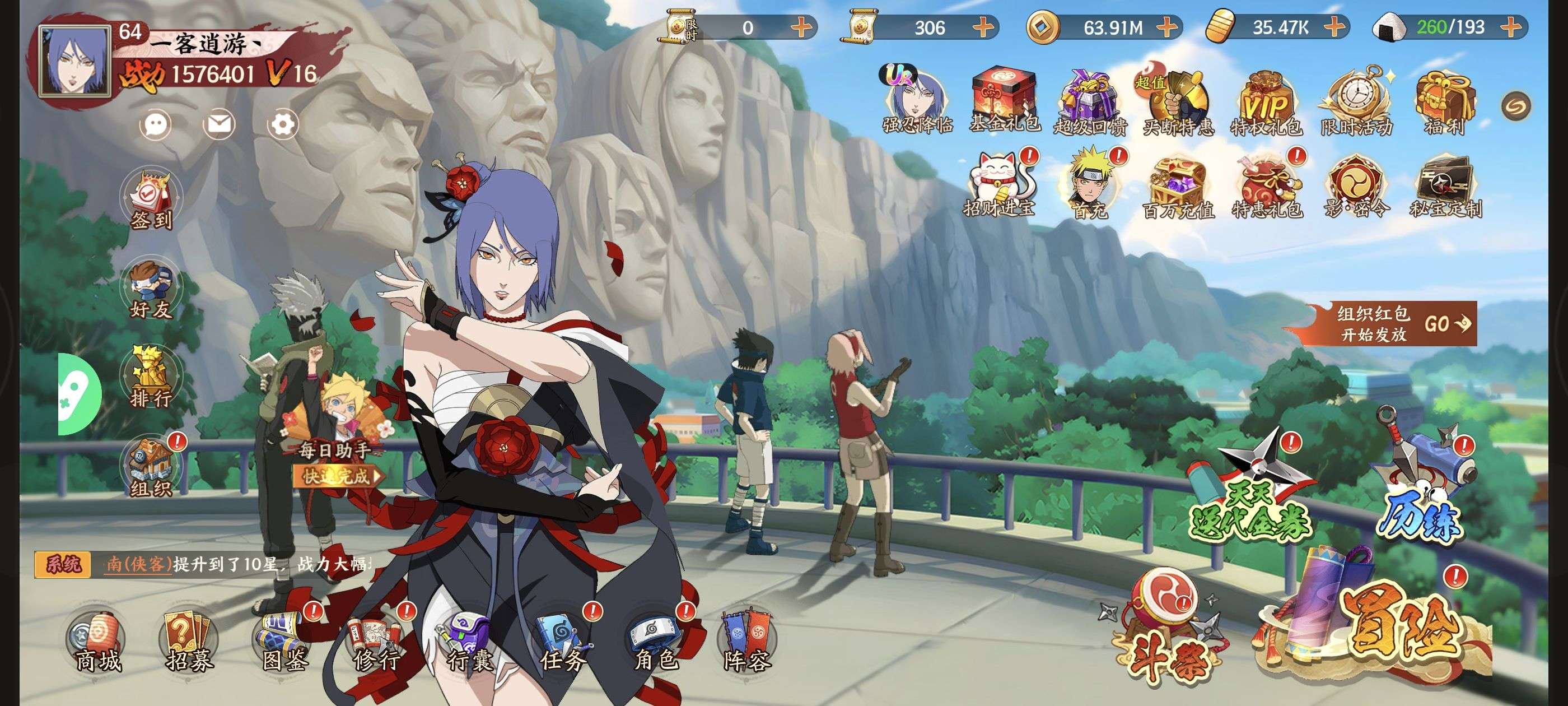Open the 阵容 lineup screen

click(746, 643)
